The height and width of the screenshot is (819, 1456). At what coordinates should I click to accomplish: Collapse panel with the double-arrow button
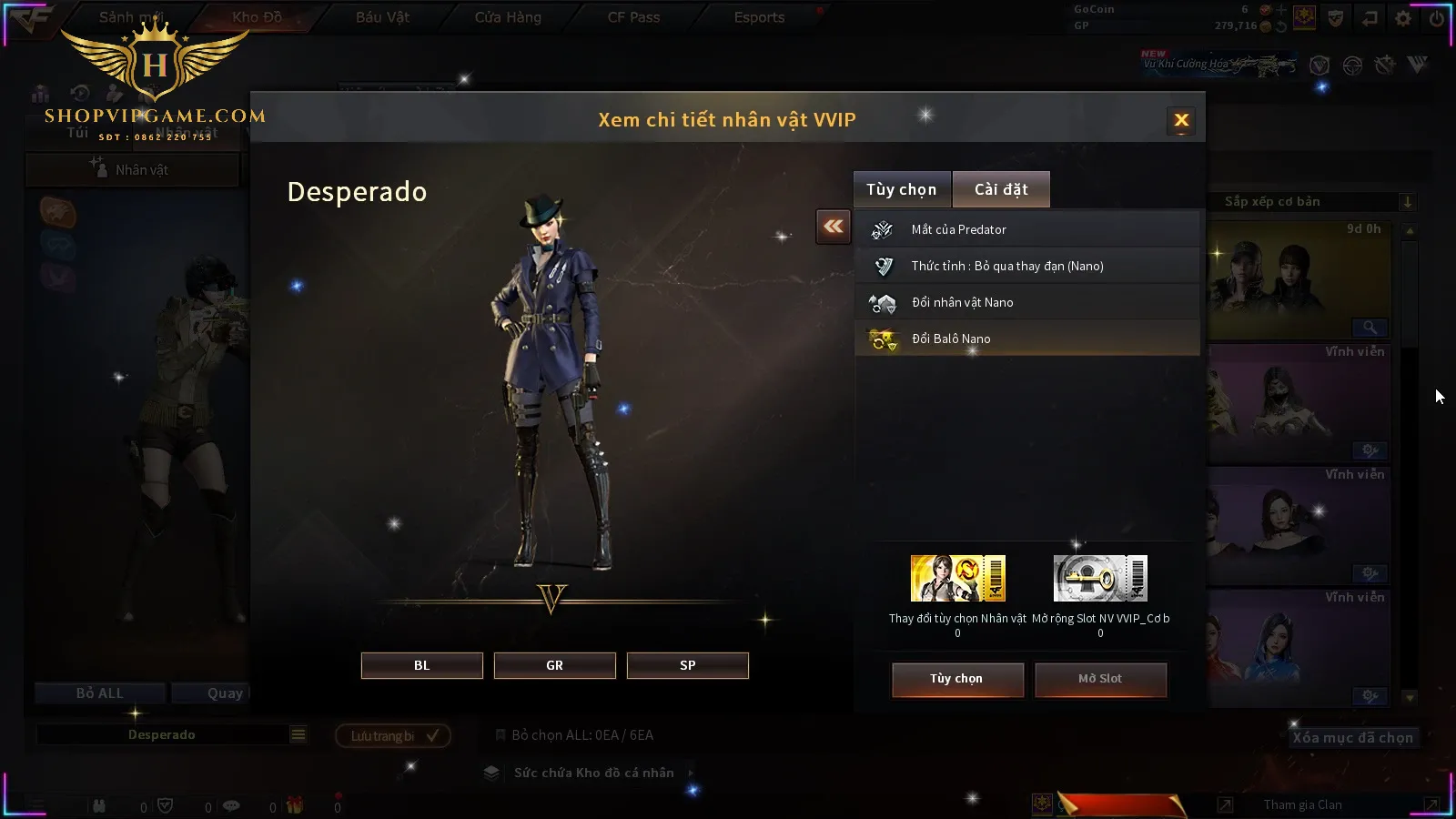click(834, 227)
